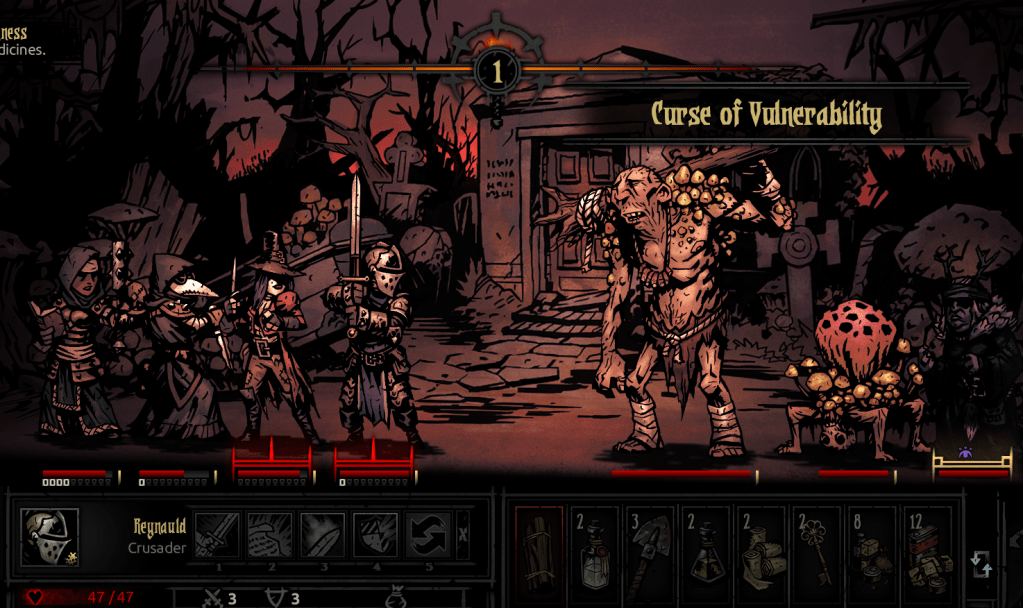
Task: Activate the third combat skill
Action: 322,535
